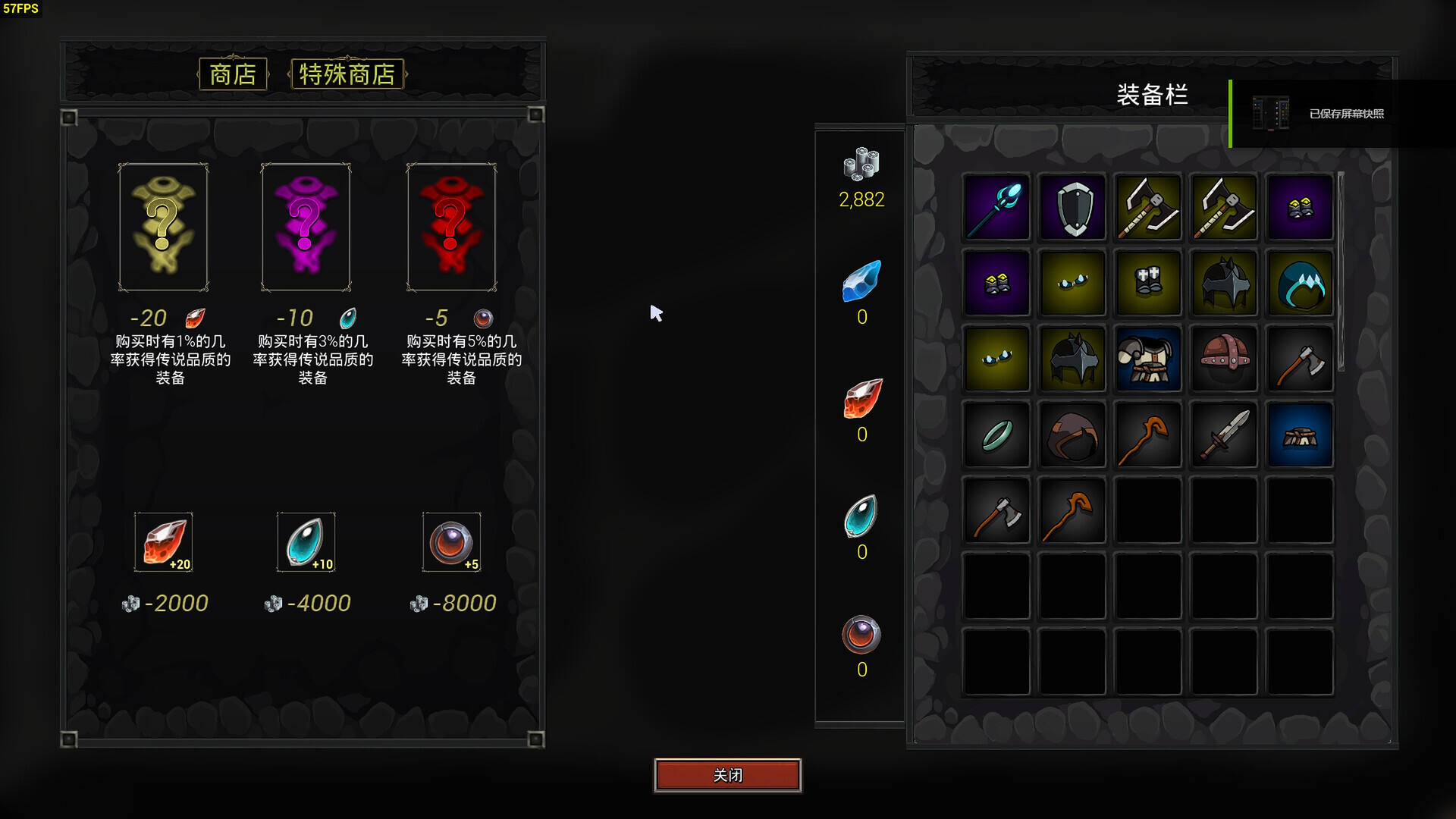Buy the +20 red gem pack for 2000

coord(164,542)
